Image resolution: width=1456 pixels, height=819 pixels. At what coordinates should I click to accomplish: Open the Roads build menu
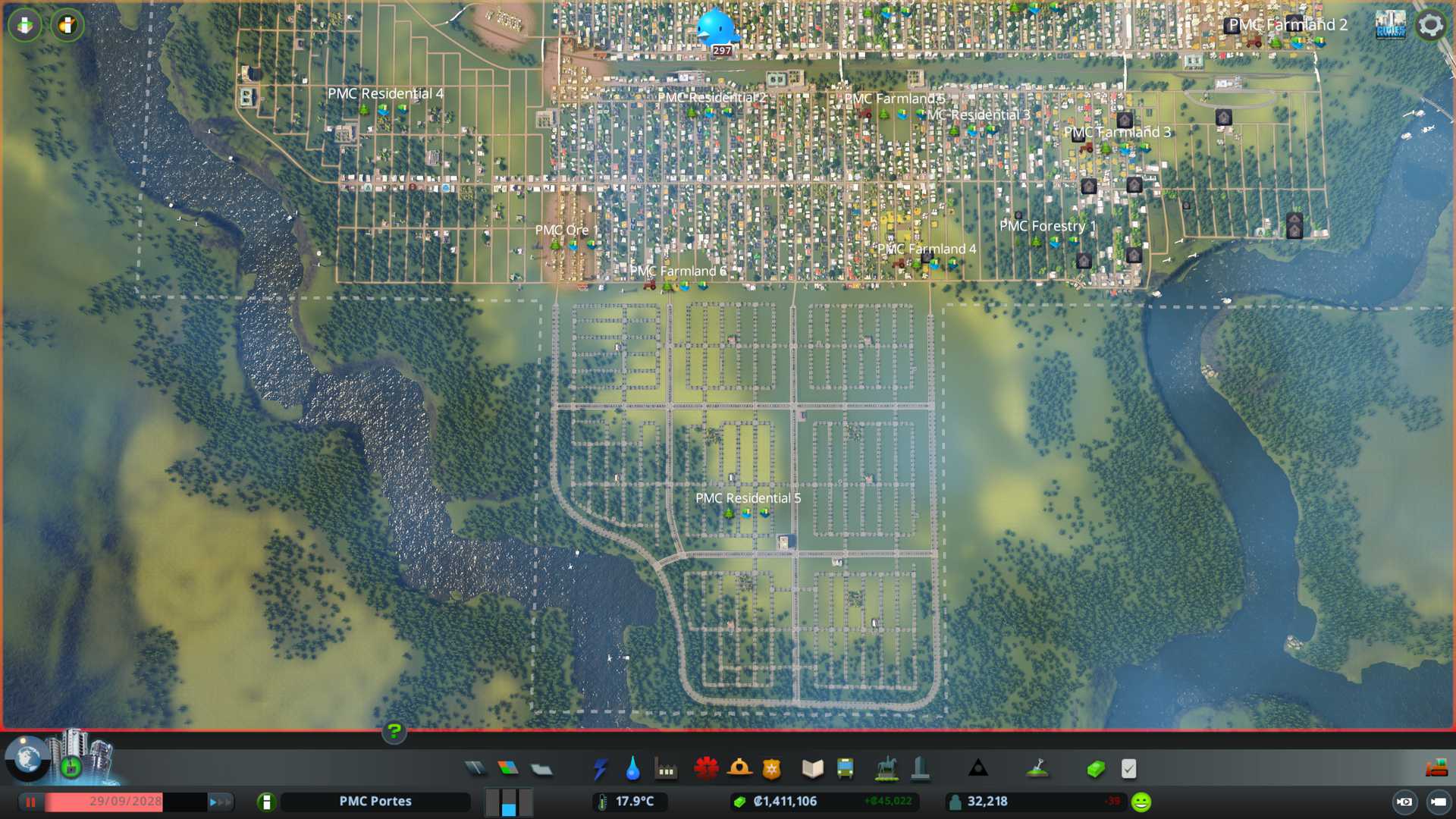pos(475,769)
